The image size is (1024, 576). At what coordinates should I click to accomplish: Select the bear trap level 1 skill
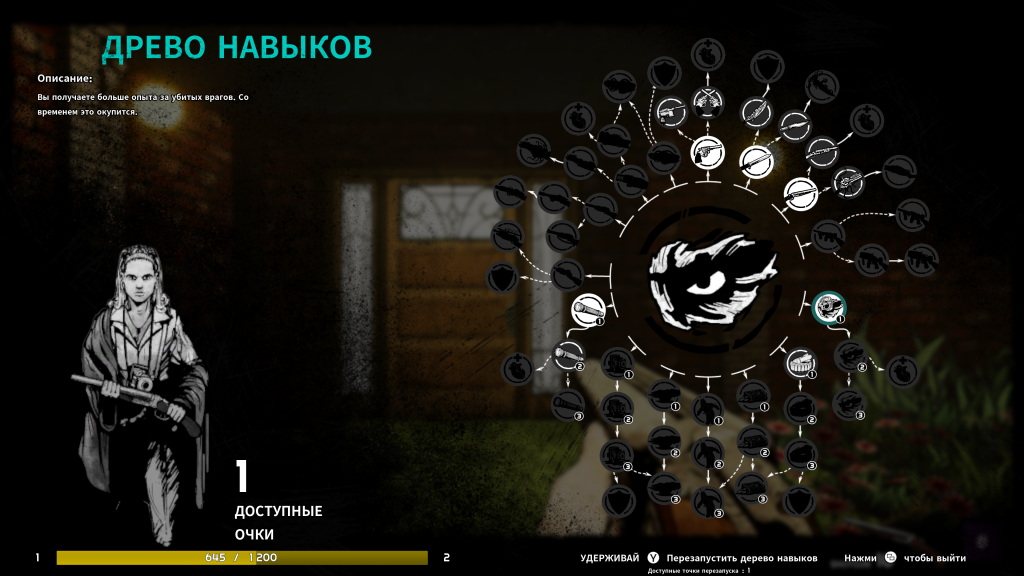tap(798, 362)
